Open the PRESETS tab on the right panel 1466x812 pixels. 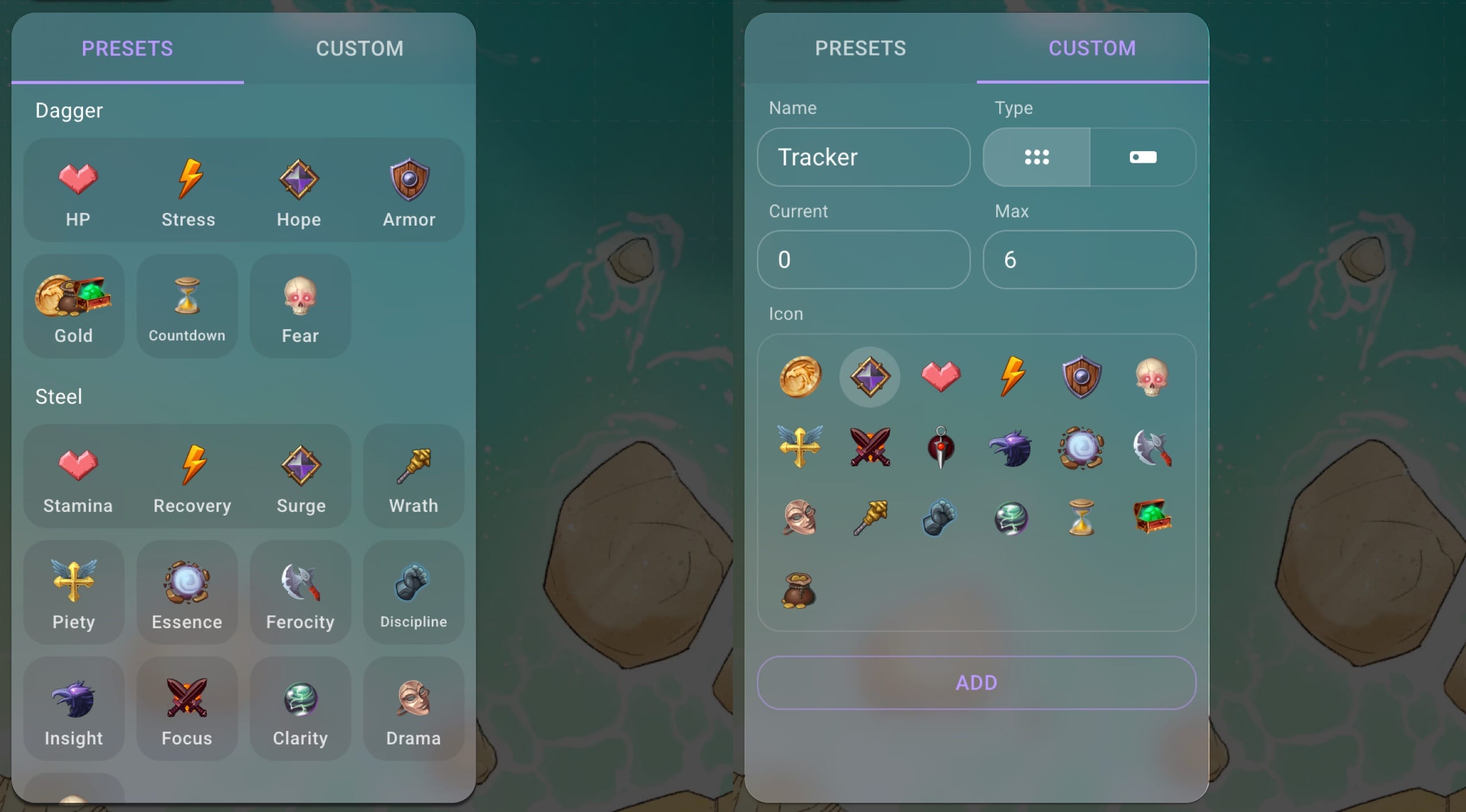(860, 49)
